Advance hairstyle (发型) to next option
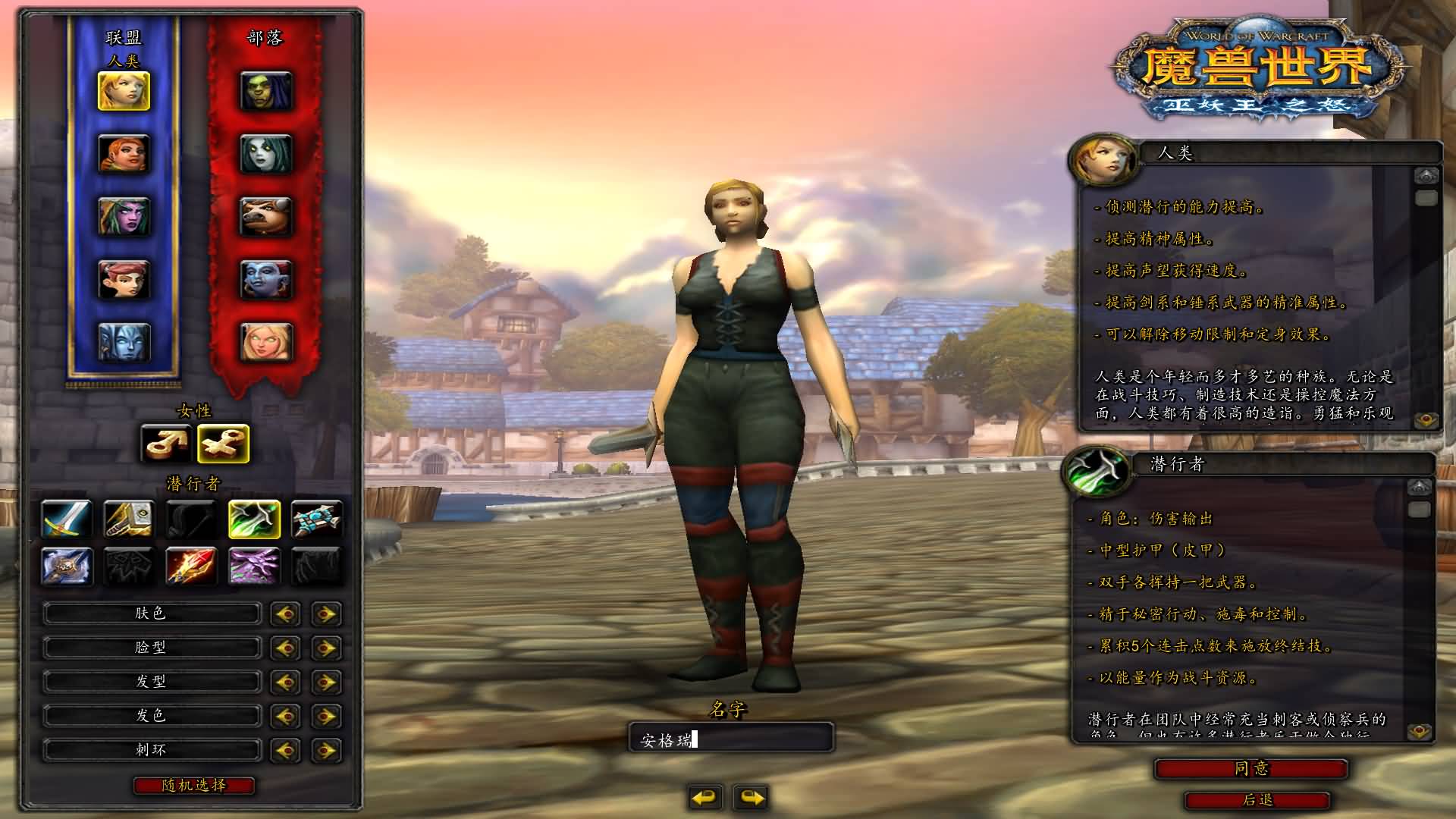Viewport: 1456px width, 819px height. point(326,682)
